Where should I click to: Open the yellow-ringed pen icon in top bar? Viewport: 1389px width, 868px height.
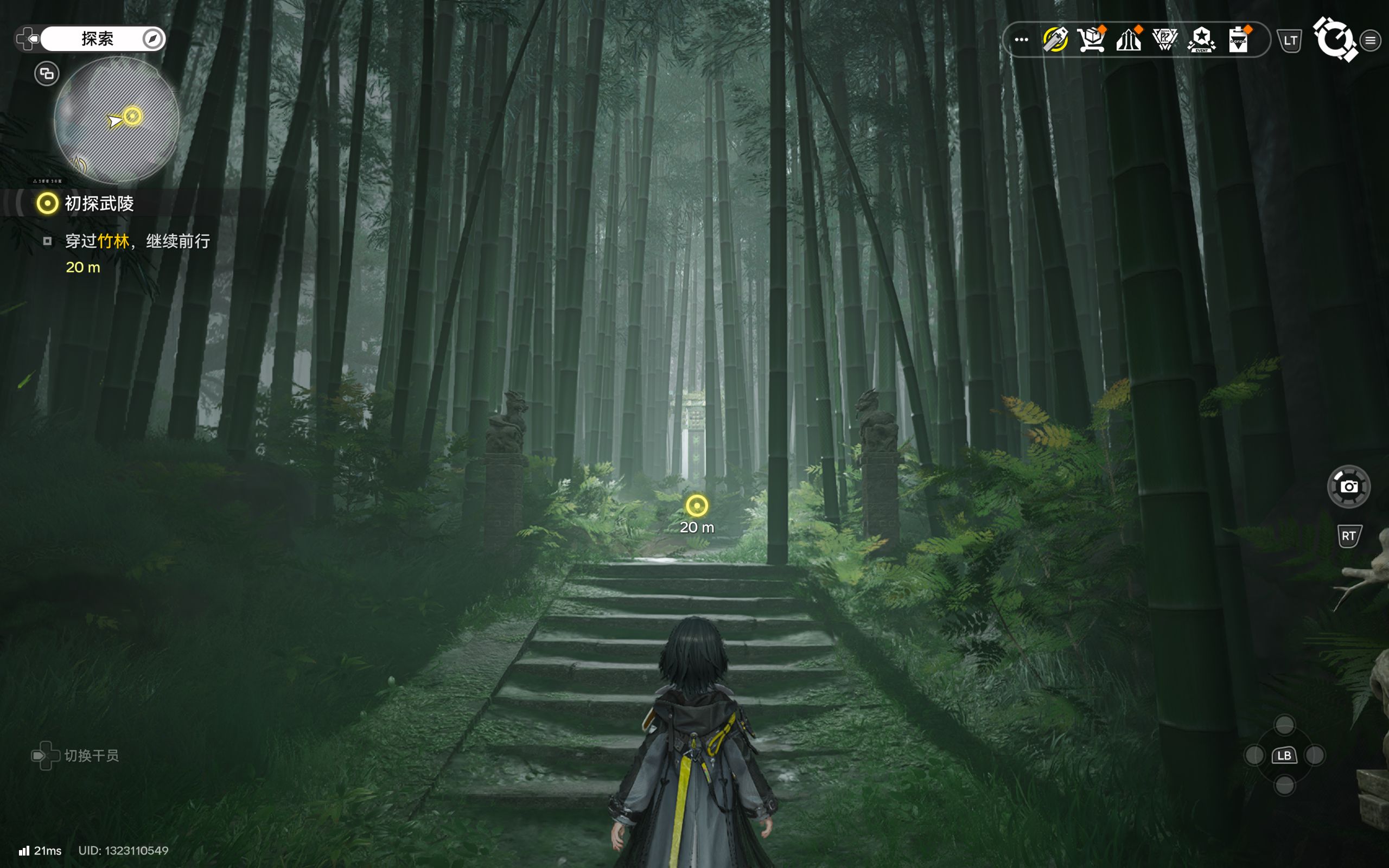coord(1055,40)
